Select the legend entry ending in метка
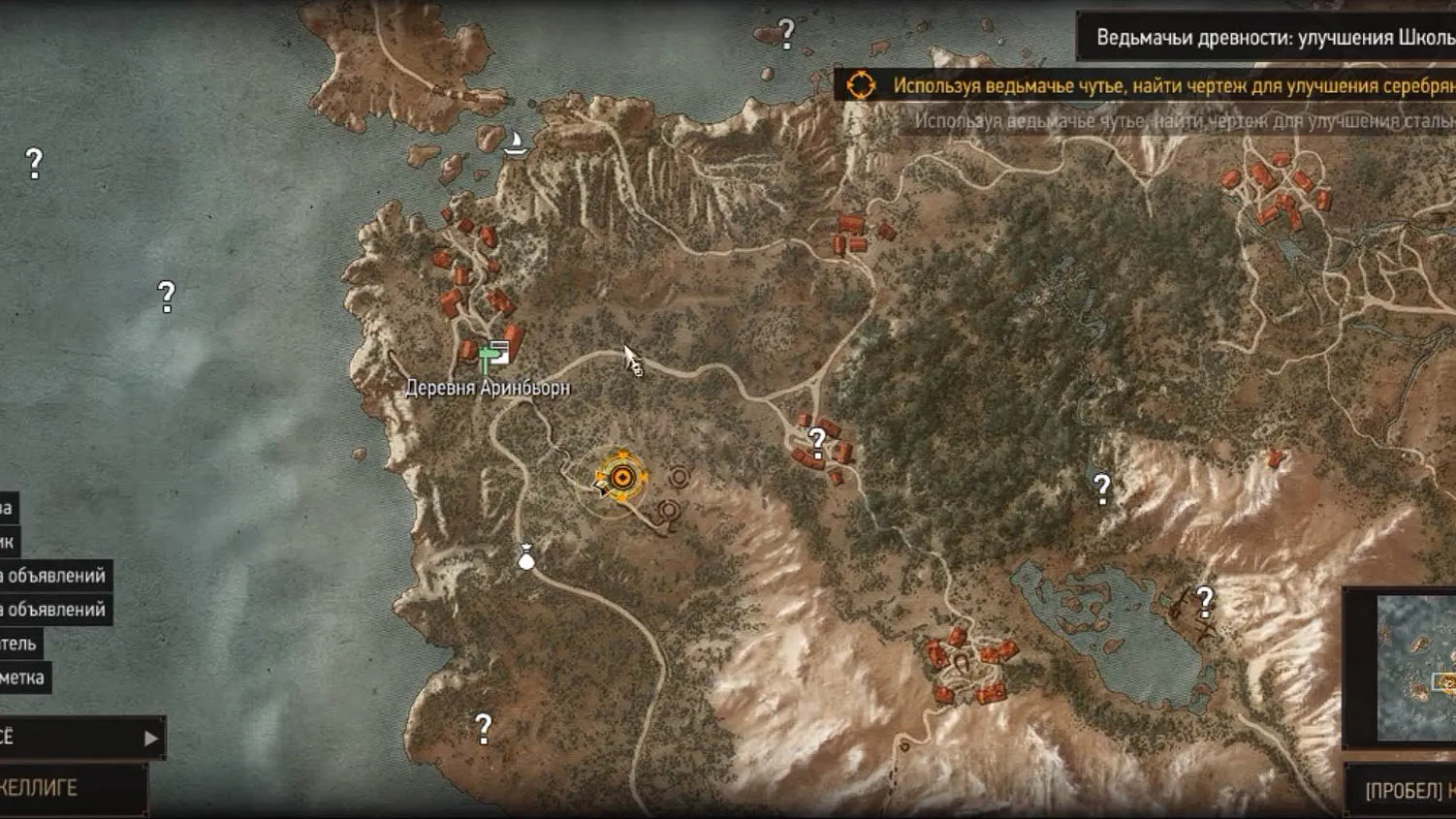The image size is (1456, 819). (x=23, y=677)
